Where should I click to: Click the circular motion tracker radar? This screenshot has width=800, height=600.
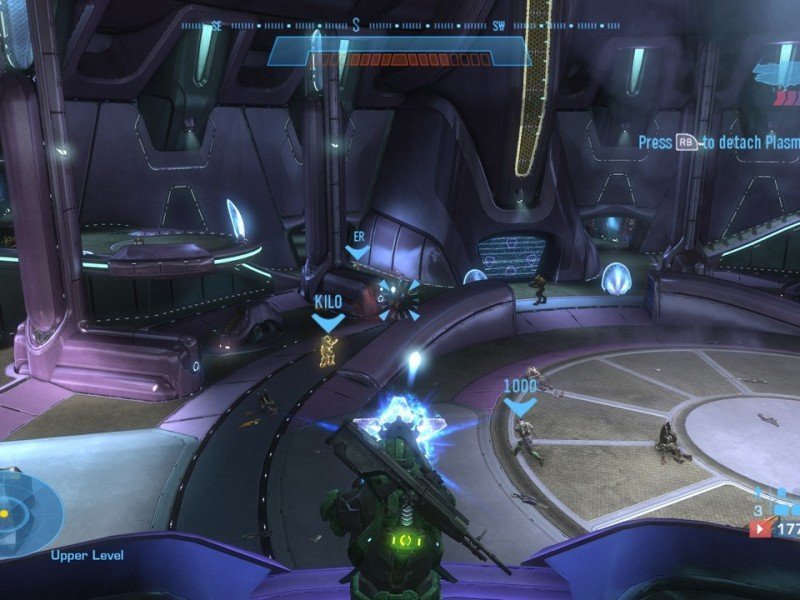pyautogui.click(x=22, y=512)
